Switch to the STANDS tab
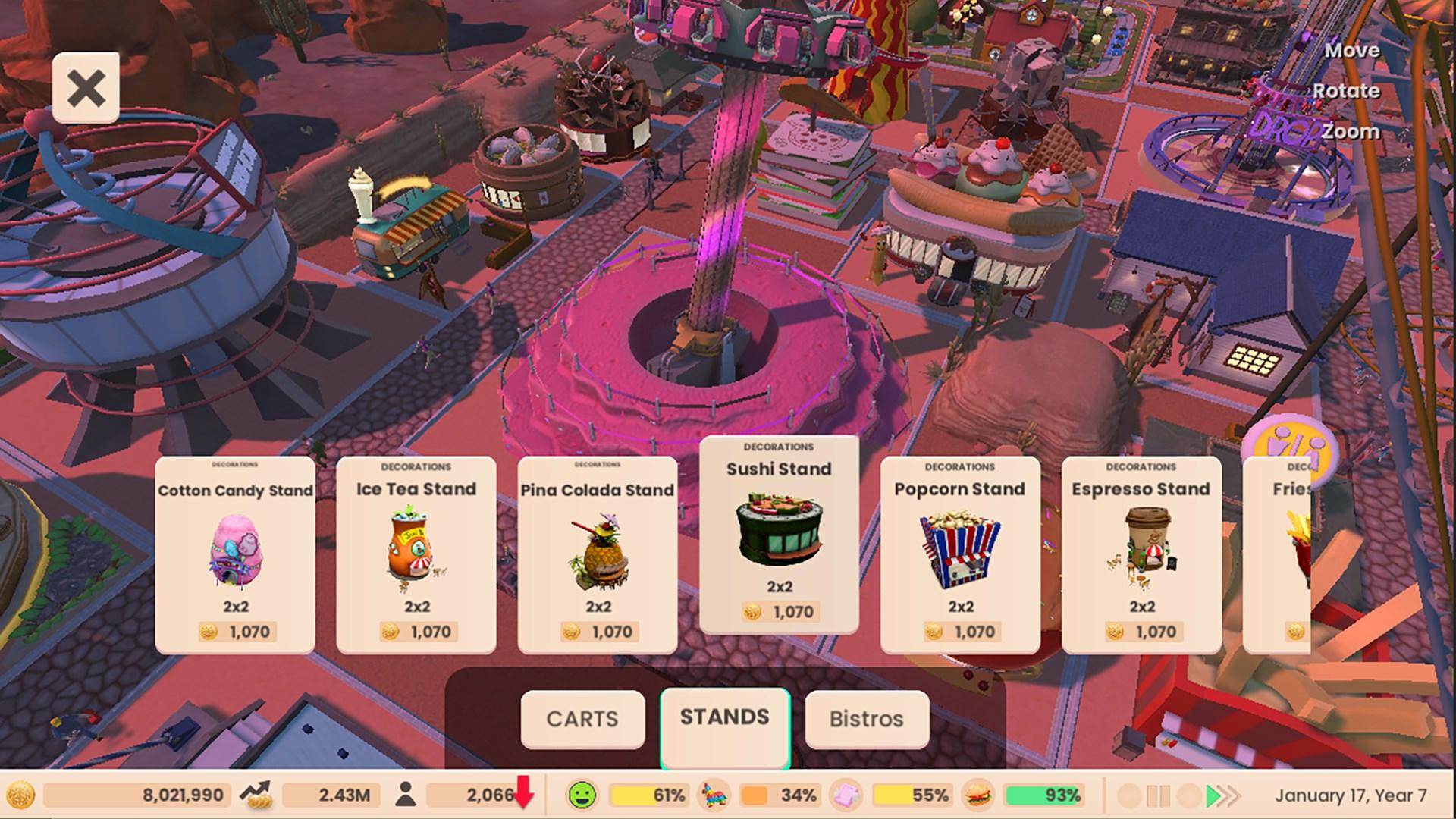Screen dimensions: 1456x819 tap(725, 717)
